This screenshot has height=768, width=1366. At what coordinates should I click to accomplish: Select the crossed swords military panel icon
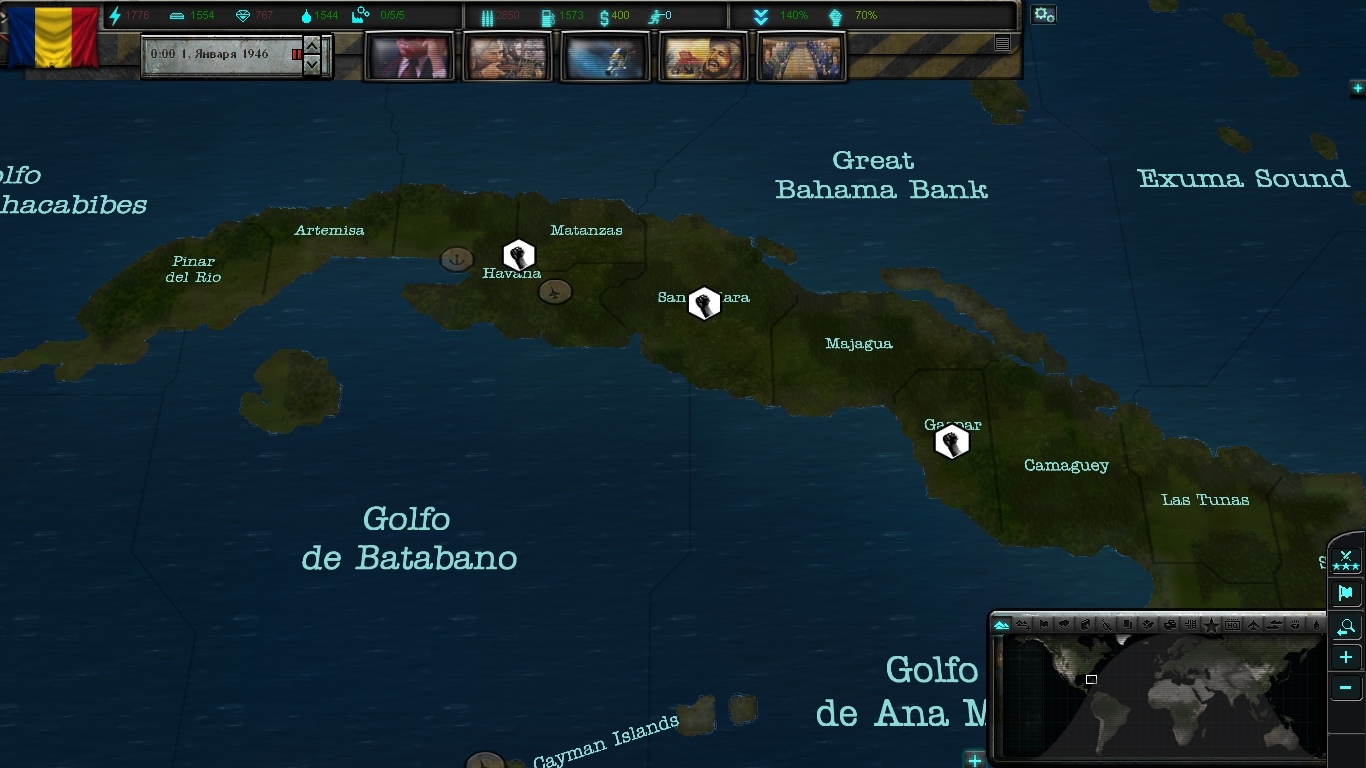click(1345, 560)
